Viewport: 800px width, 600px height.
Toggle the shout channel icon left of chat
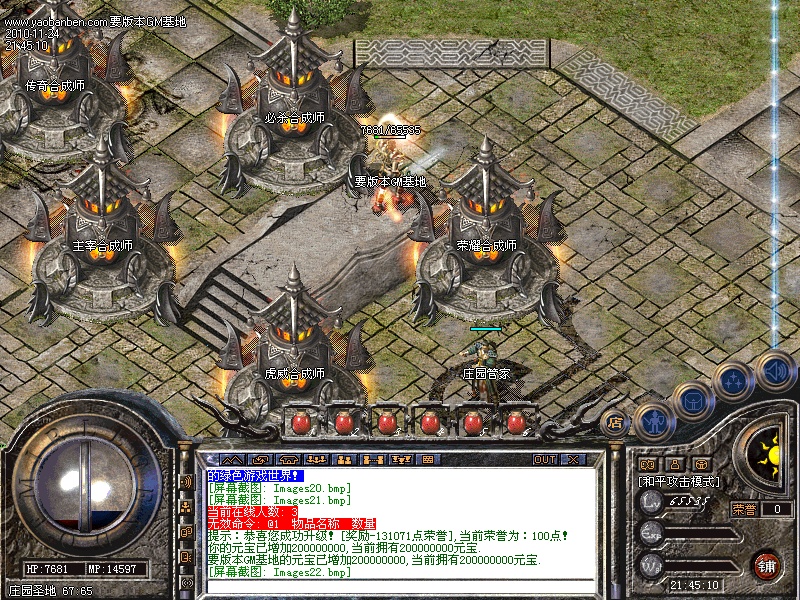[x=186, y=482]
